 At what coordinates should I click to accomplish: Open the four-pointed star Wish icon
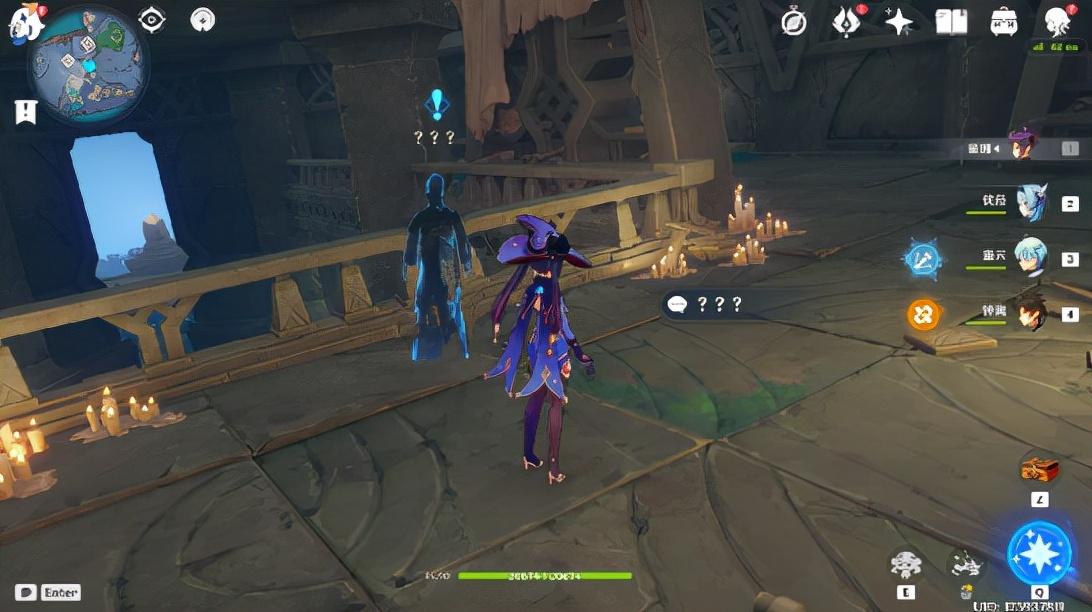[x=898, y=22]
